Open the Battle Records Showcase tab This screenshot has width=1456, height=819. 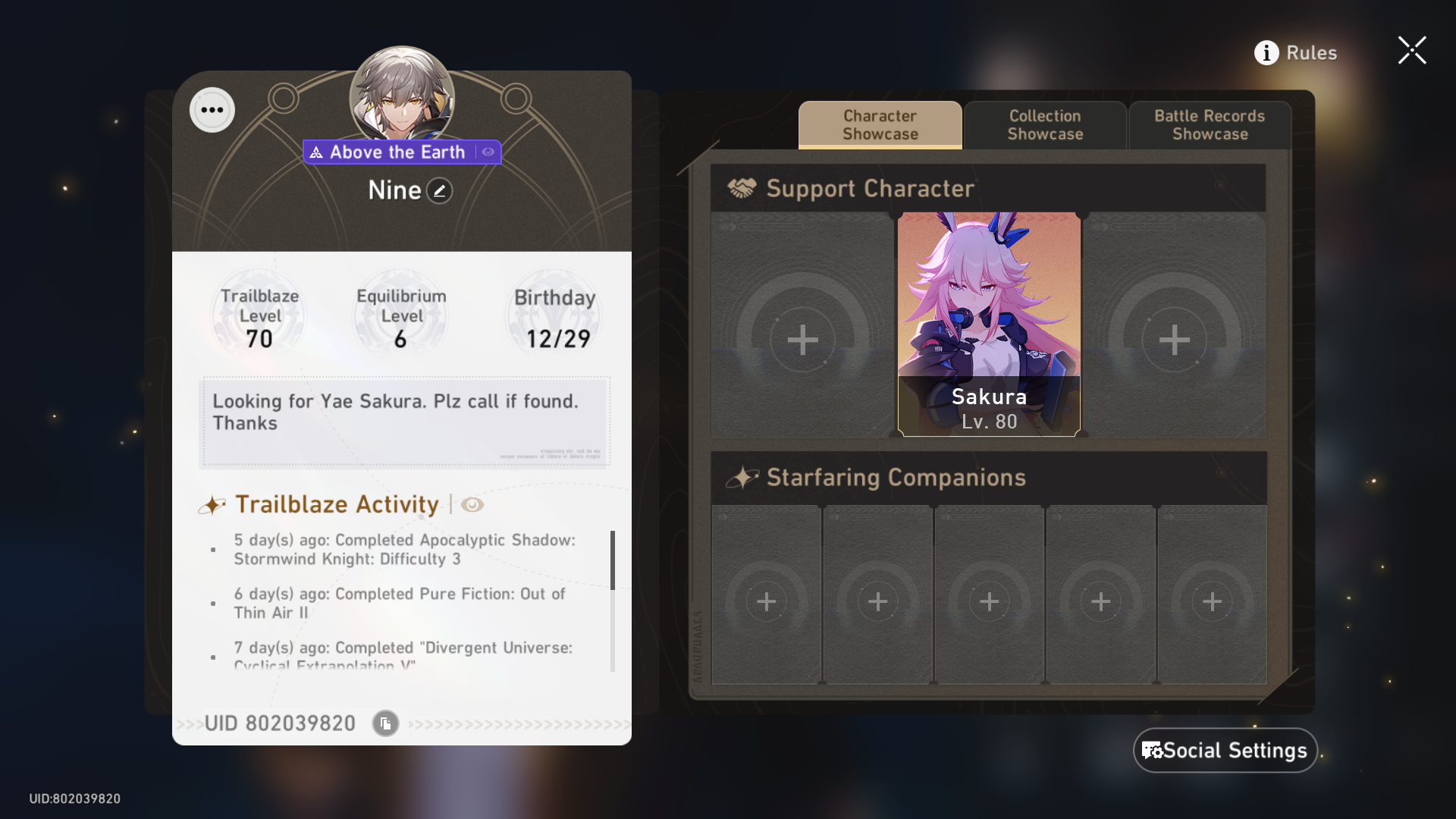click(1209, 125)
